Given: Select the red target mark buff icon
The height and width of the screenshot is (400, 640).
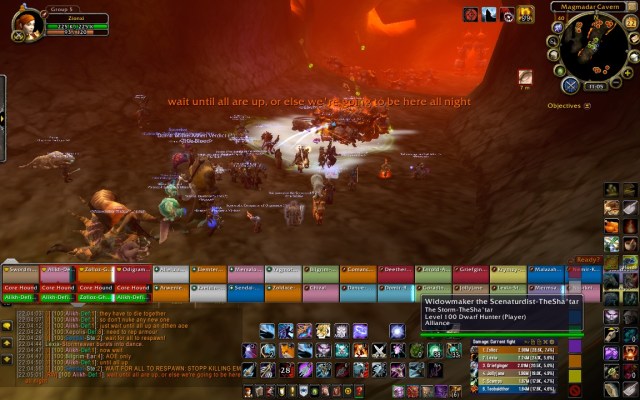Looking at the screenshot, I should pyautogui.click(x=469, y=15).
